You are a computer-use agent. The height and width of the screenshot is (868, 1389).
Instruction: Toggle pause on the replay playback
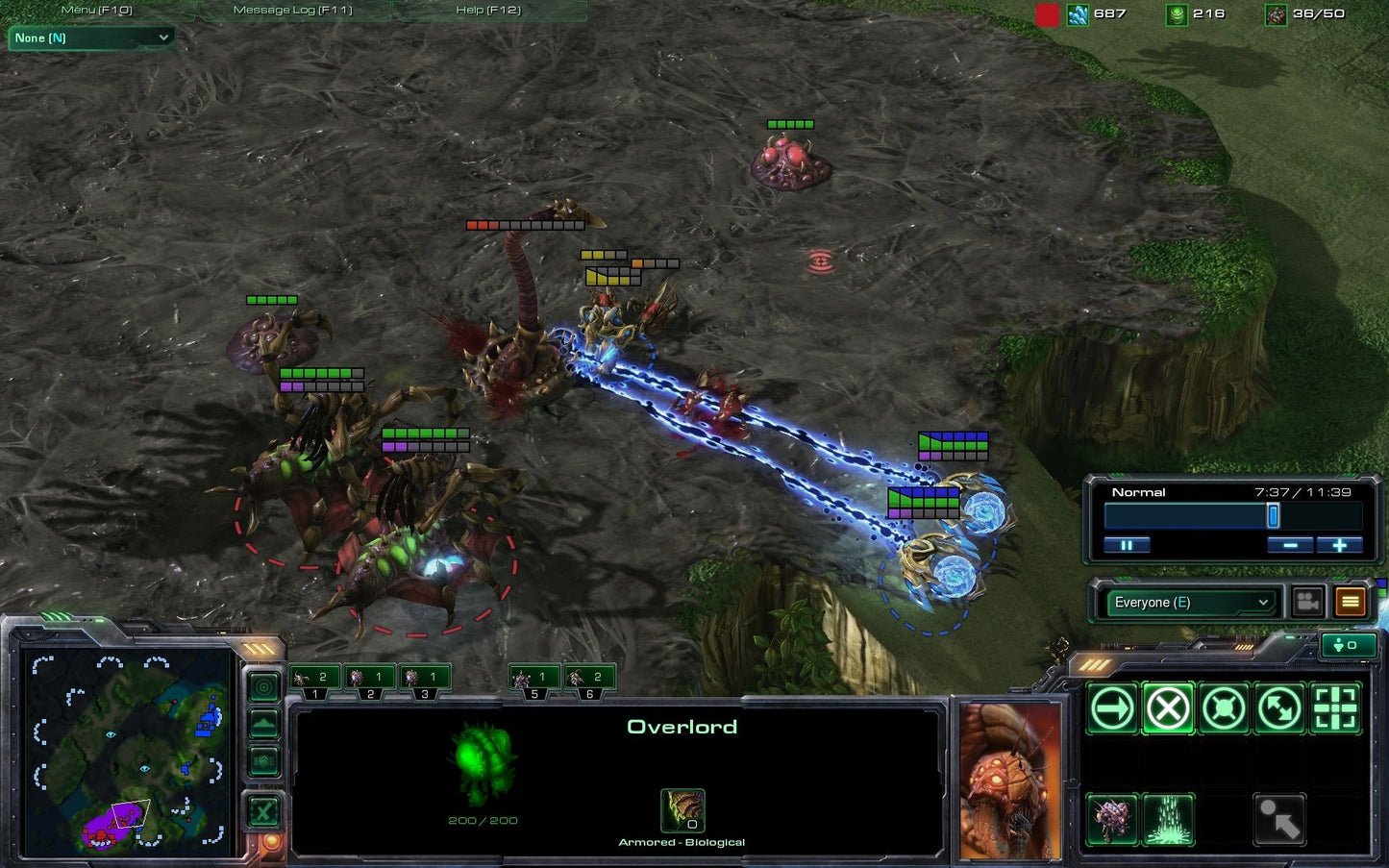point(1127,545)
